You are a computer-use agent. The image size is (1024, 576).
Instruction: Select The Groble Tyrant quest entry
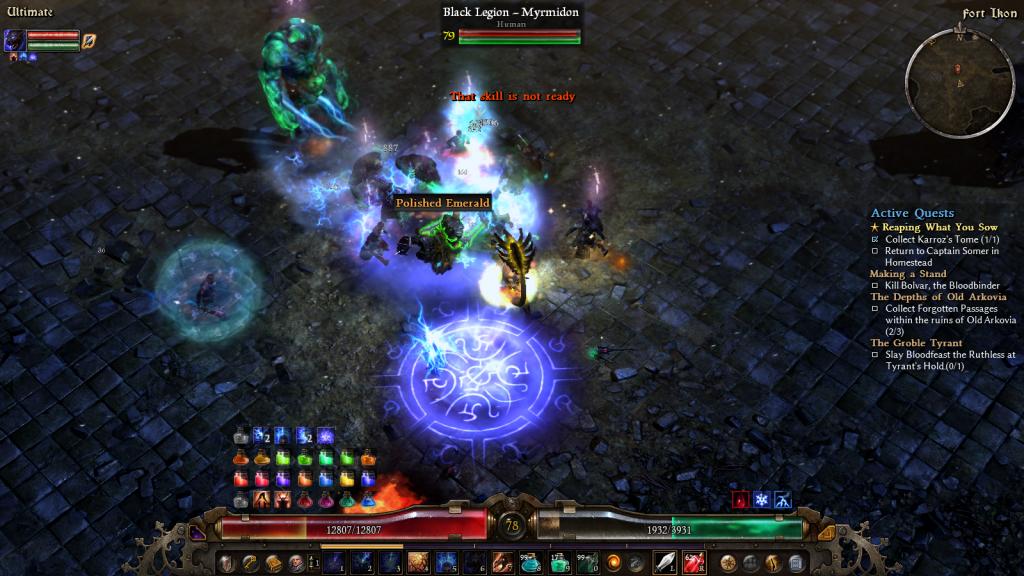[x=915, y=343]
